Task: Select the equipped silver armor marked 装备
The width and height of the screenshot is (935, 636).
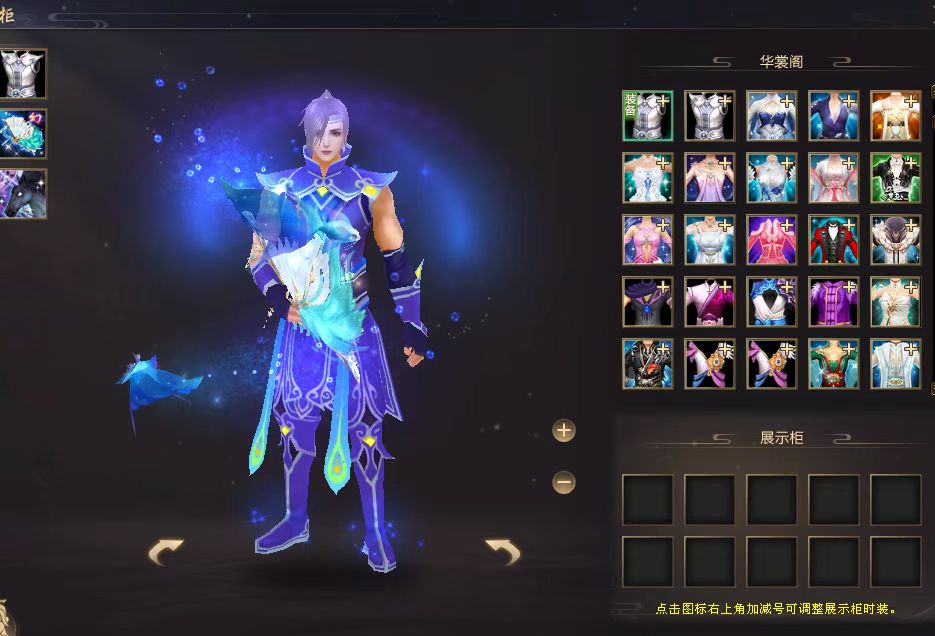Action: [648, 116]
